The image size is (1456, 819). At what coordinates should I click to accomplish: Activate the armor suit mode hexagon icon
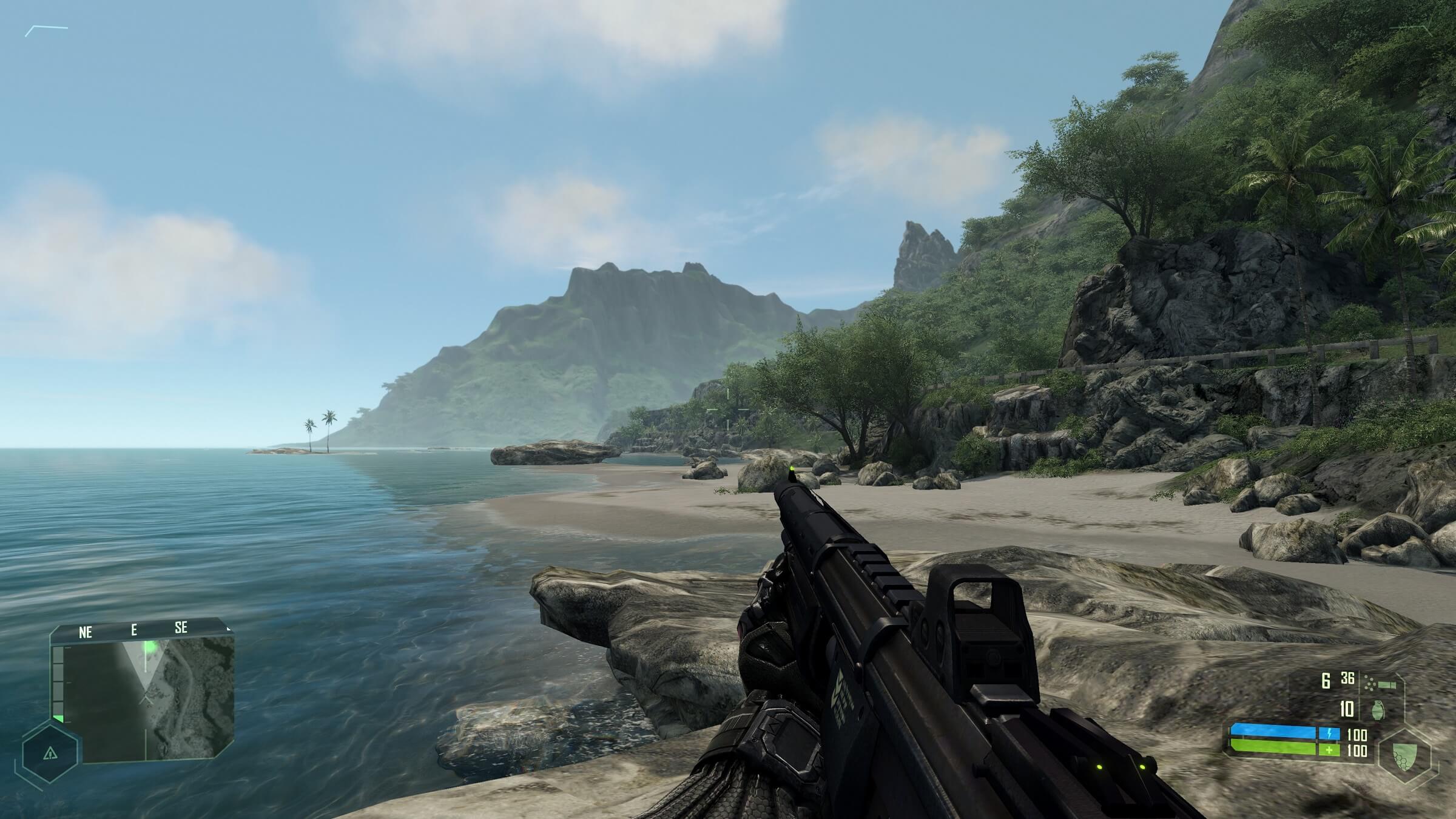[x=1405, y=757]
